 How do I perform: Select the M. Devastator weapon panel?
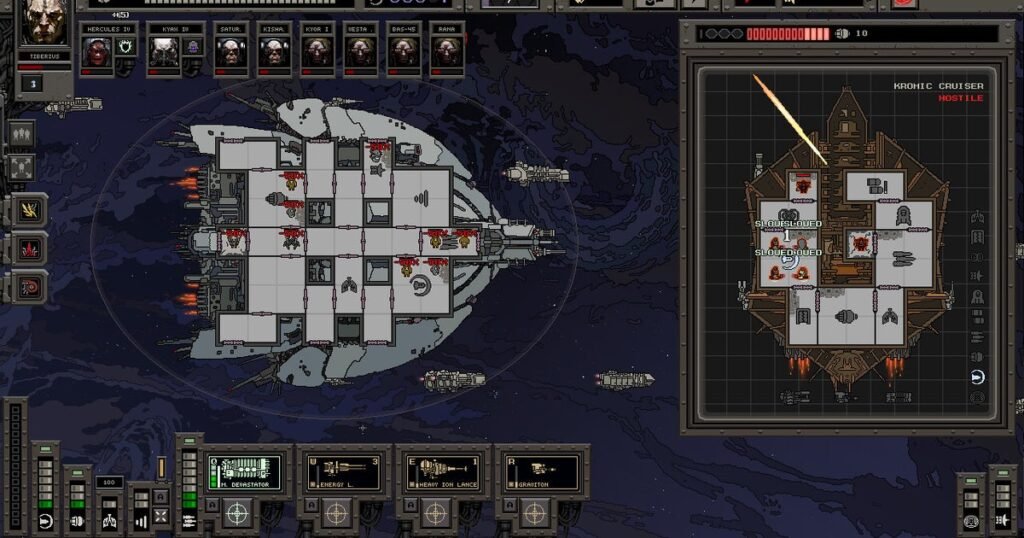(244, 472)
